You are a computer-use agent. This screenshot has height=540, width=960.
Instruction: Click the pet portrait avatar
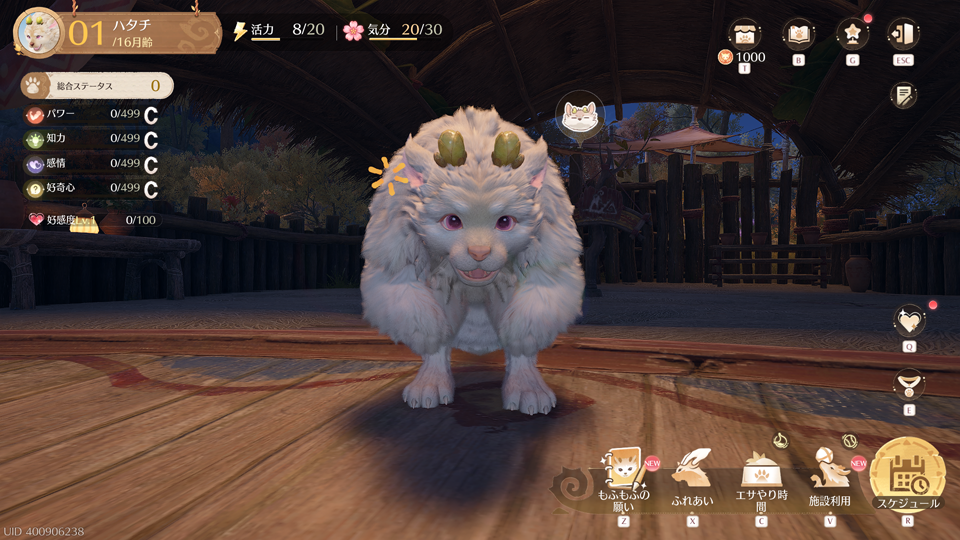[38, 33]
